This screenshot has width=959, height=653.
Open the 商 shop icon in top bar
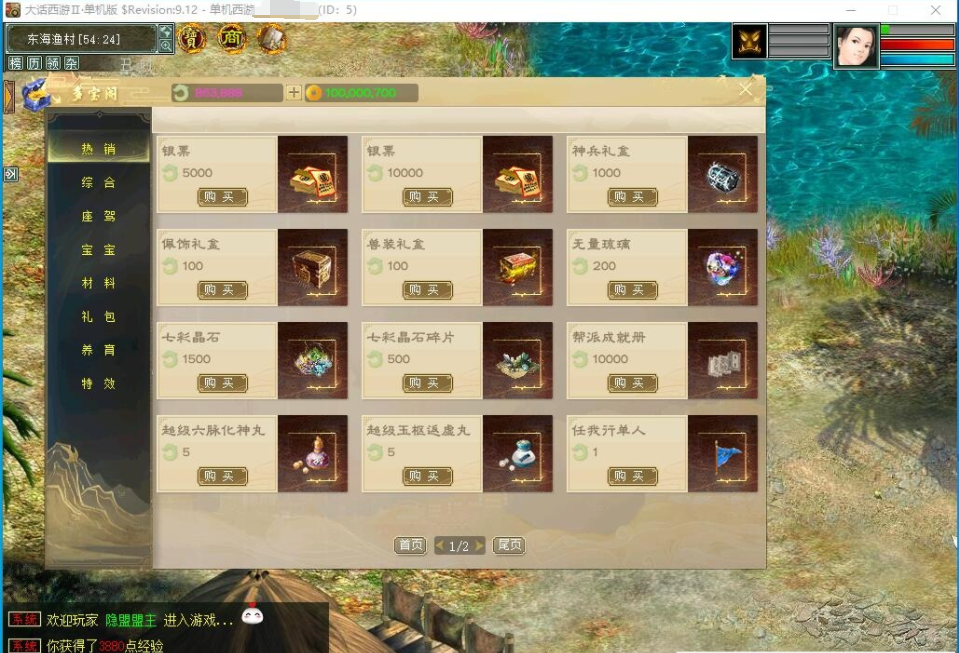coord(232,38)
